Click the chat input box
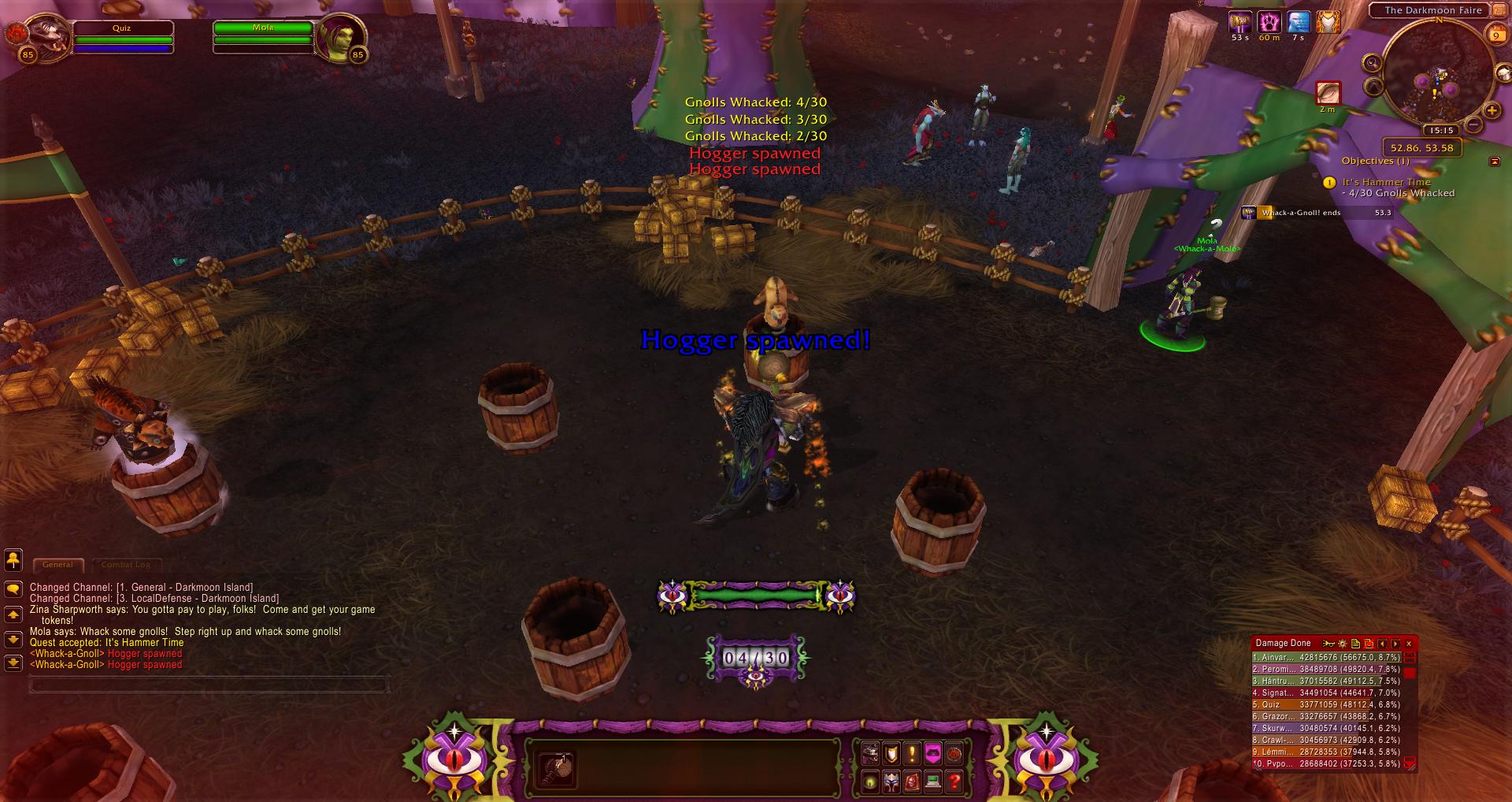This screenshot has height=802, width=1512. (209, 684)
